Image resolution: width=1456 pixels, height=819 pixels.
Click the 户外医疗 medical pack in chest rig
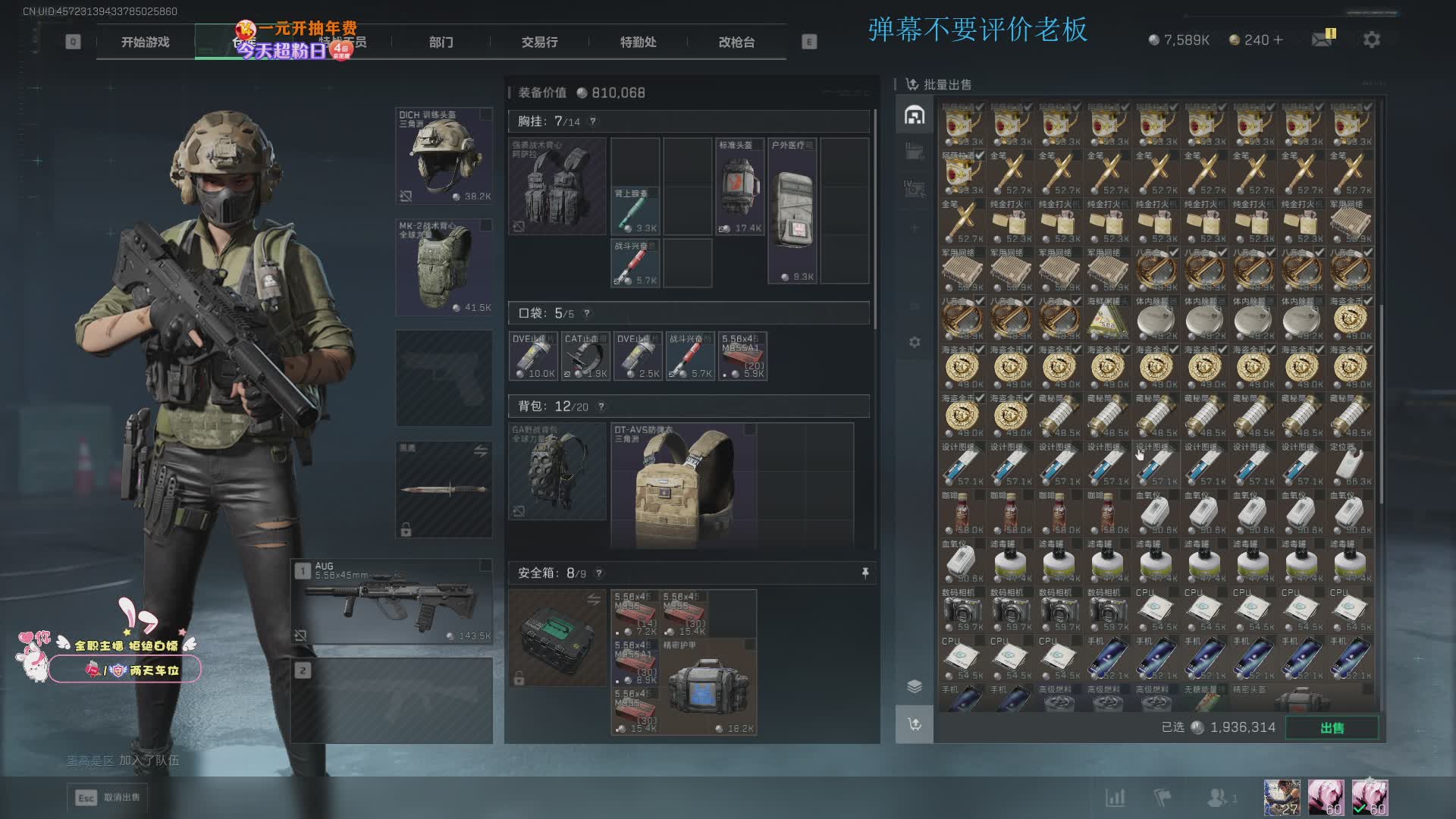(792, 211)
